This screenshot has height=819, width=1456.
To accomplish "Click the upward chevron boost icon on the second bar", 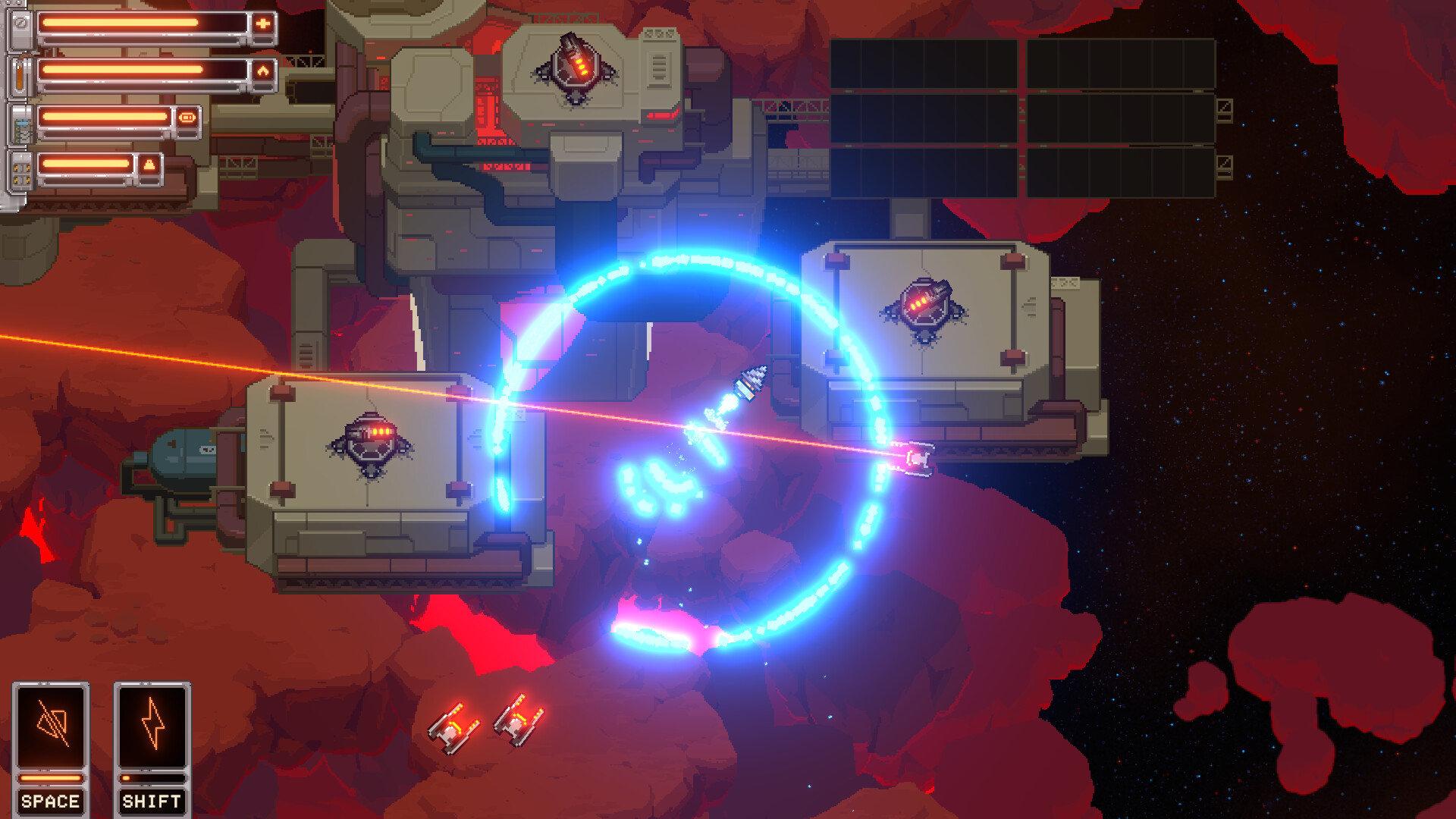I will [264, 71].
